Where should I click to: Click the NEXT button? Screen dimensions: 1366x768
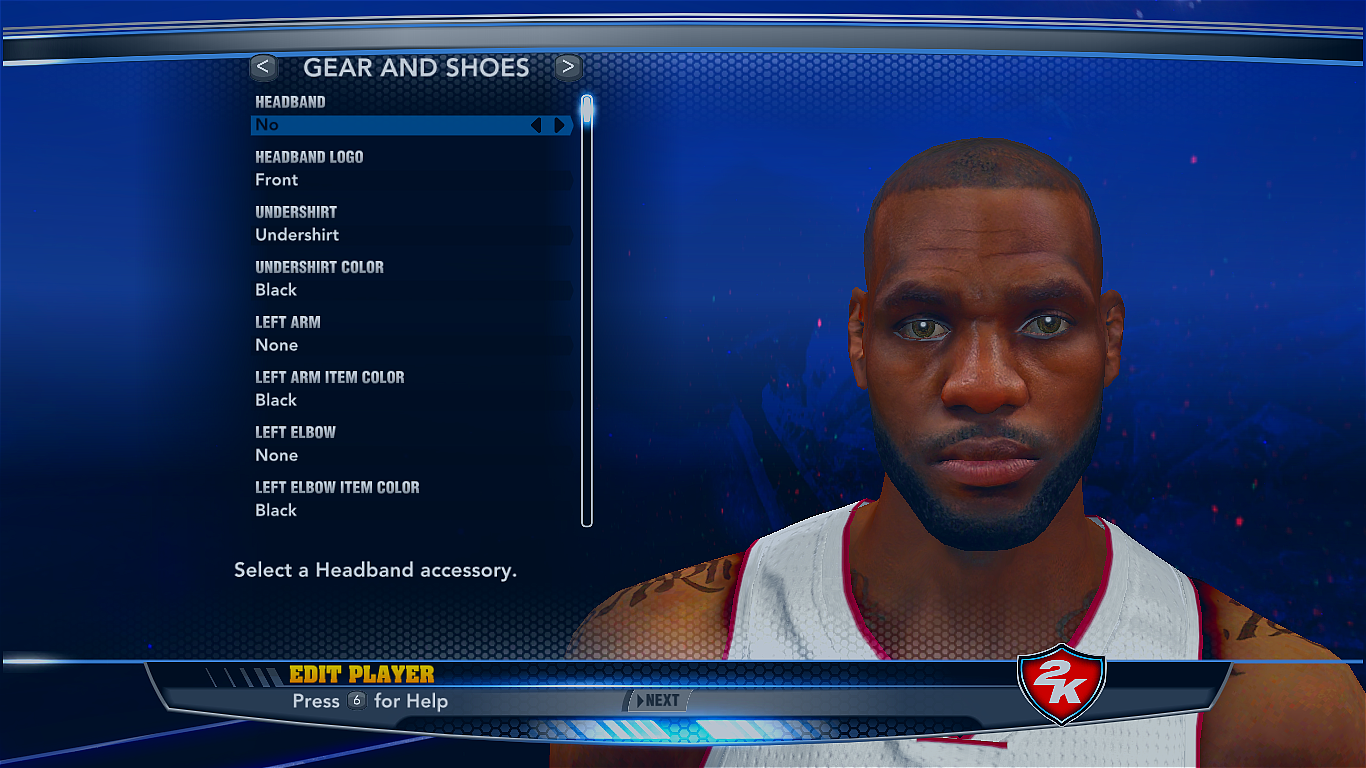(660, 701)
